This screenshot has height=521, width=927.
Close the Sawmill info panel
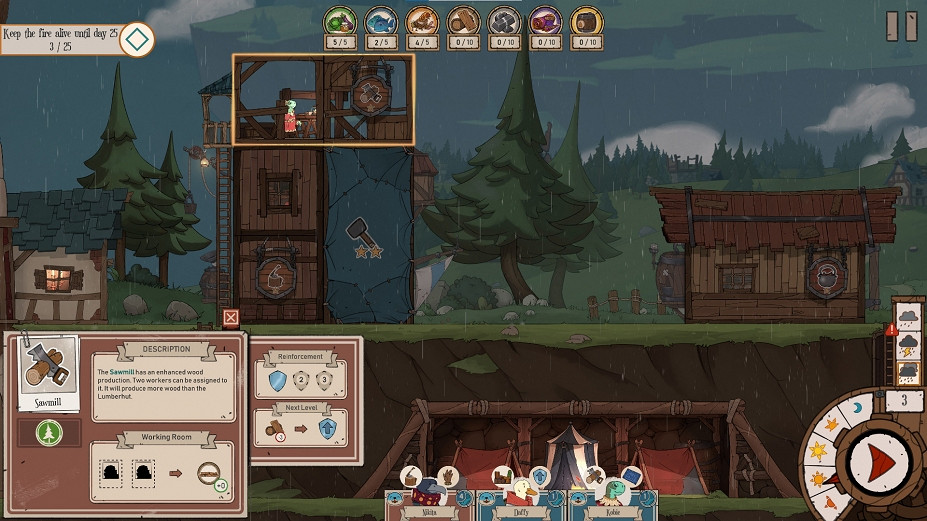(231, 318)
